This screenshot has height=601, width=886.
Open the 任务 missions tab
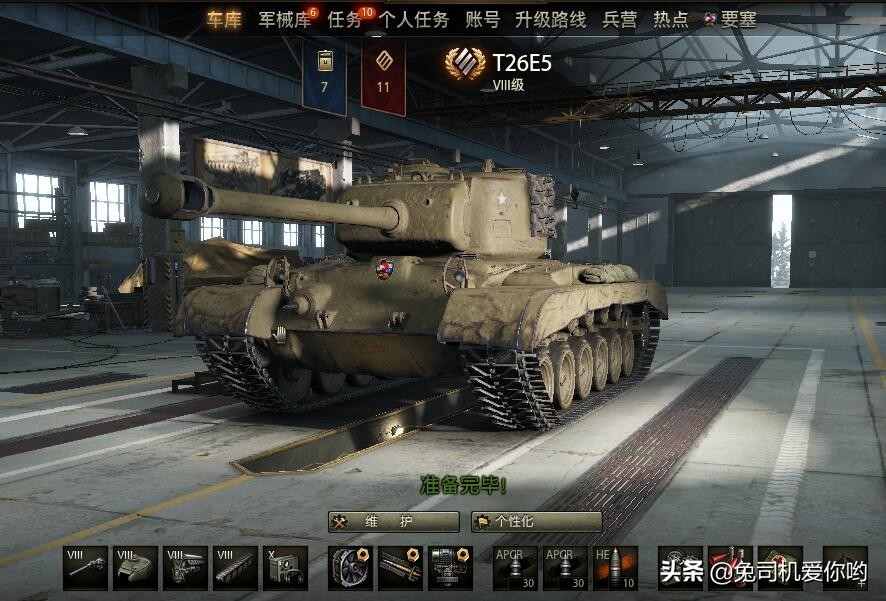pyautogui.click(x=344, y=20)
